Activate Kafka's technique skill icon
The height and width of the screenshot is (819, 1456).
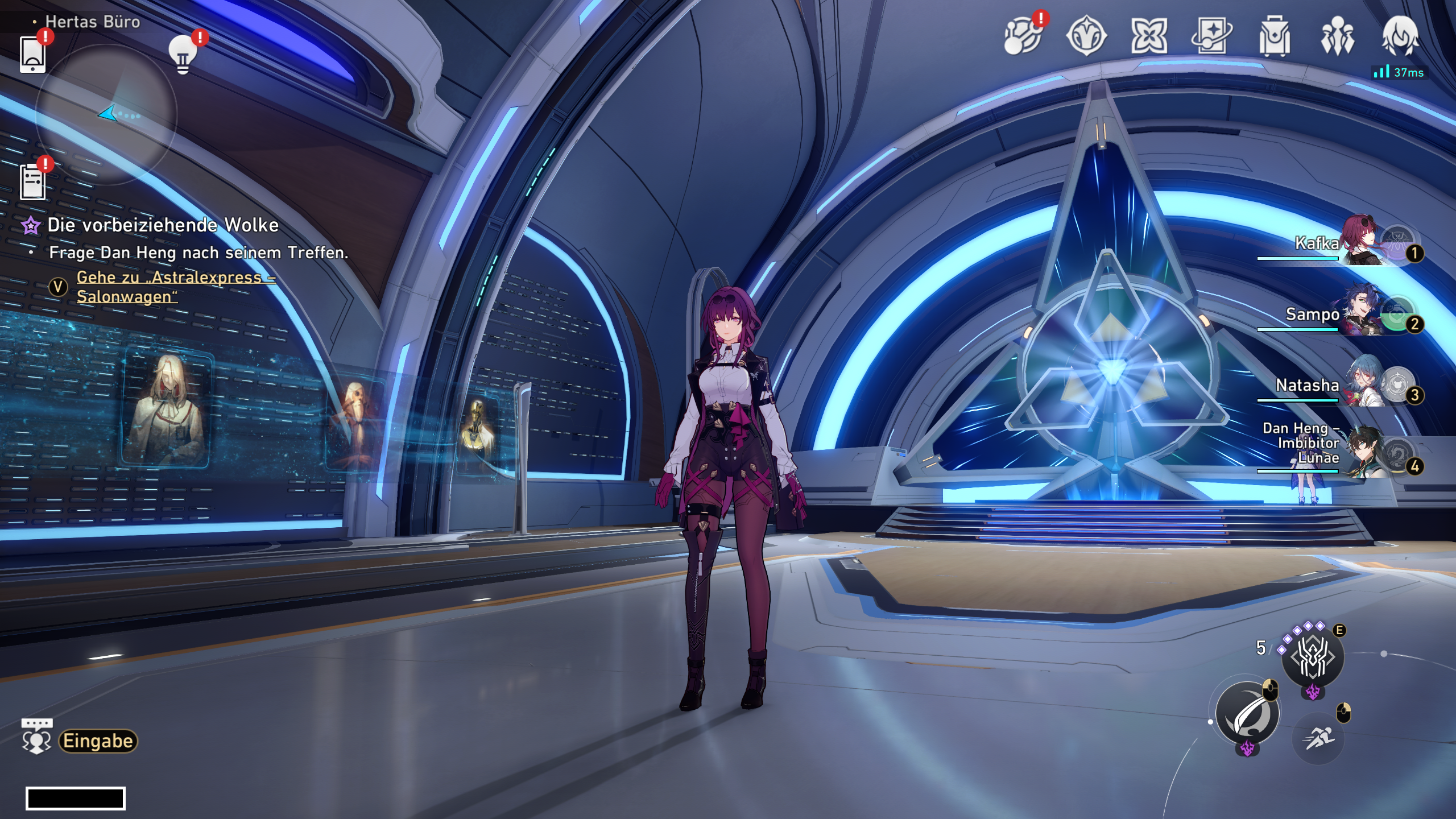pos(1313,657)
